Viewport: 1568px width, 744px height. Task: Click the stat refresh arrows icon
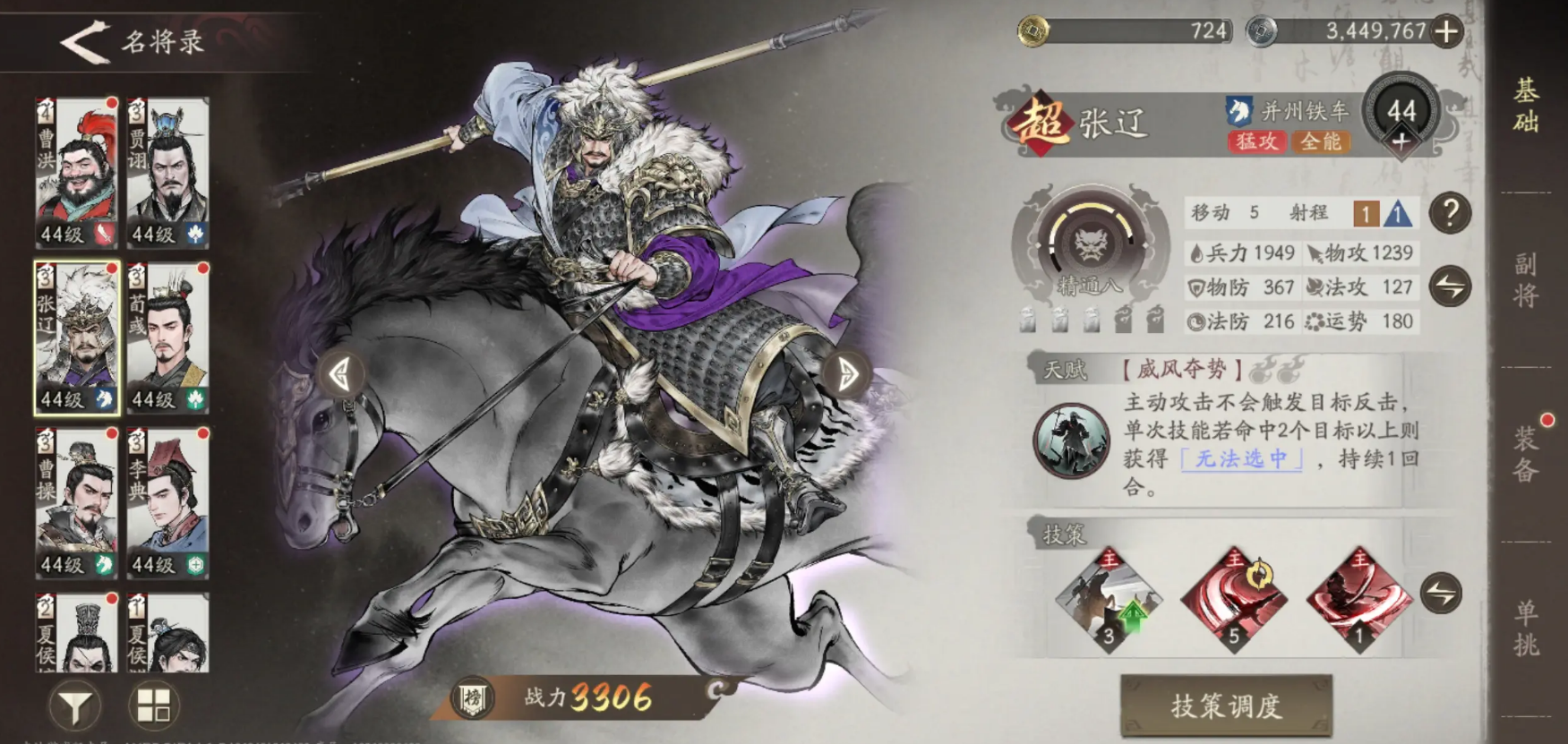1451,287
